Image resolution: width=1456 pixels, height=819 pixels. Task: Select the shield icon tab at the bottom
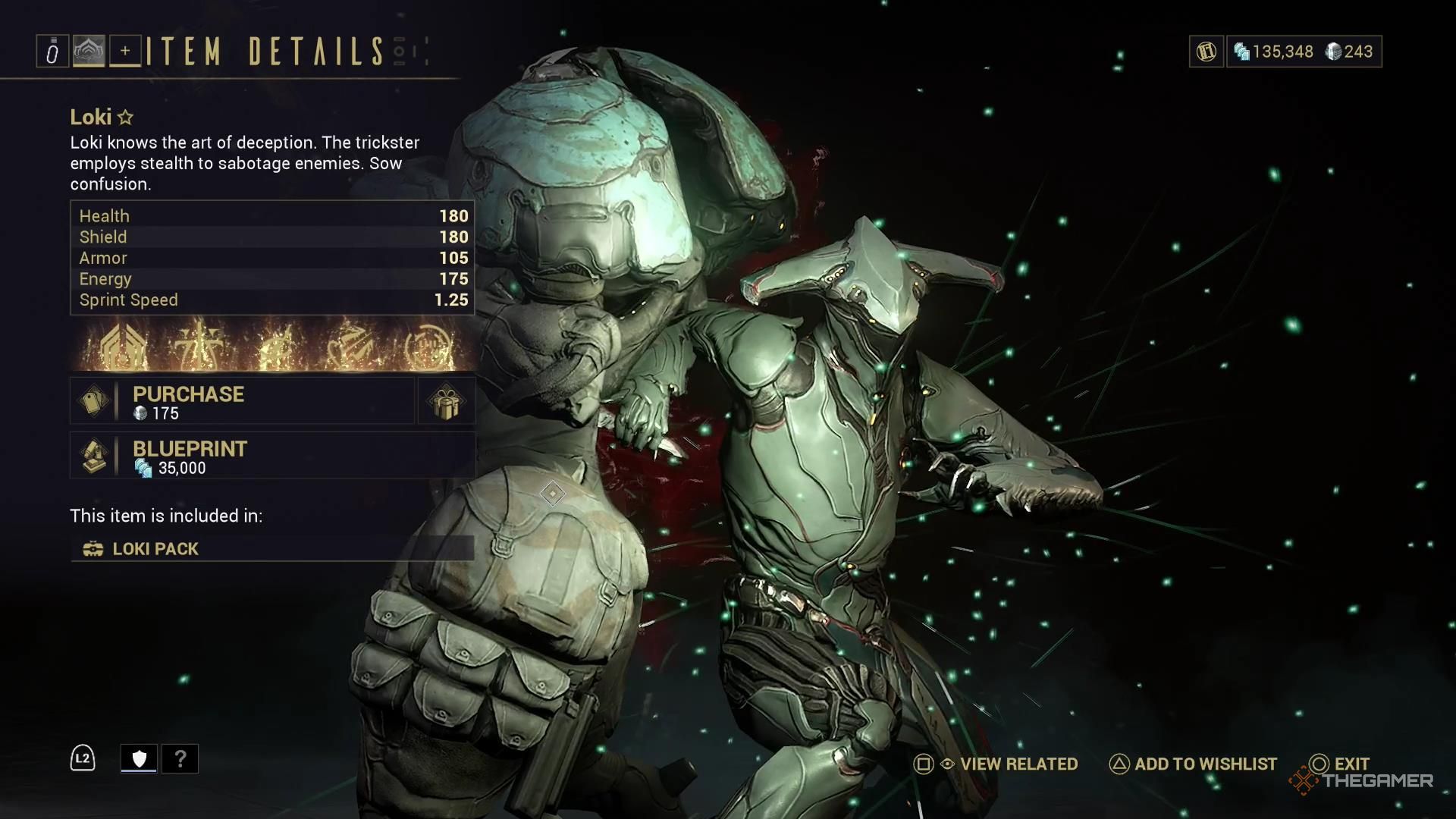click(139, 758)
